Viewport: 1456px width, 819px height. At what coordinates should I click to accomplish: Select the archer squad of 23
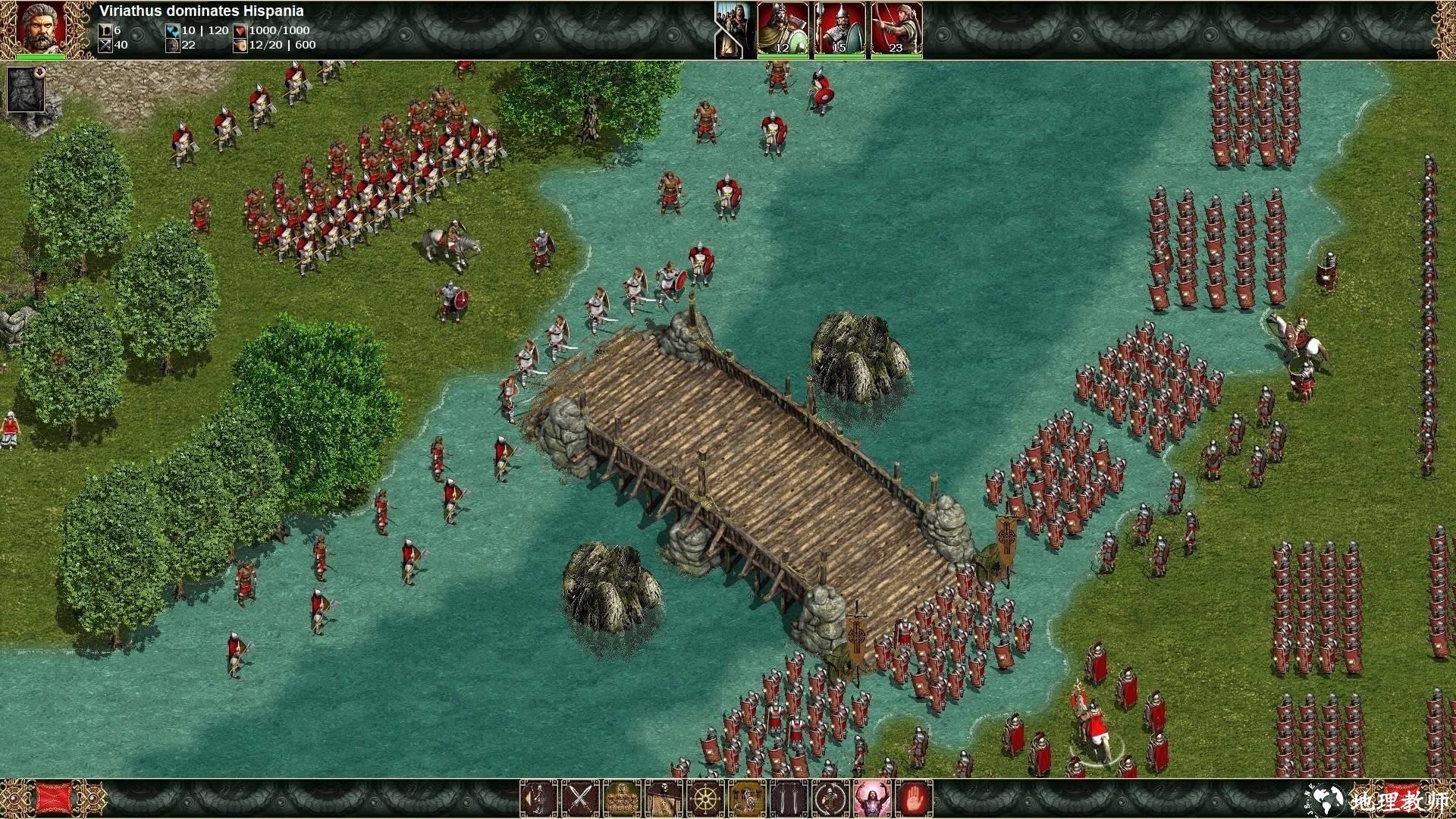[896, 30]
